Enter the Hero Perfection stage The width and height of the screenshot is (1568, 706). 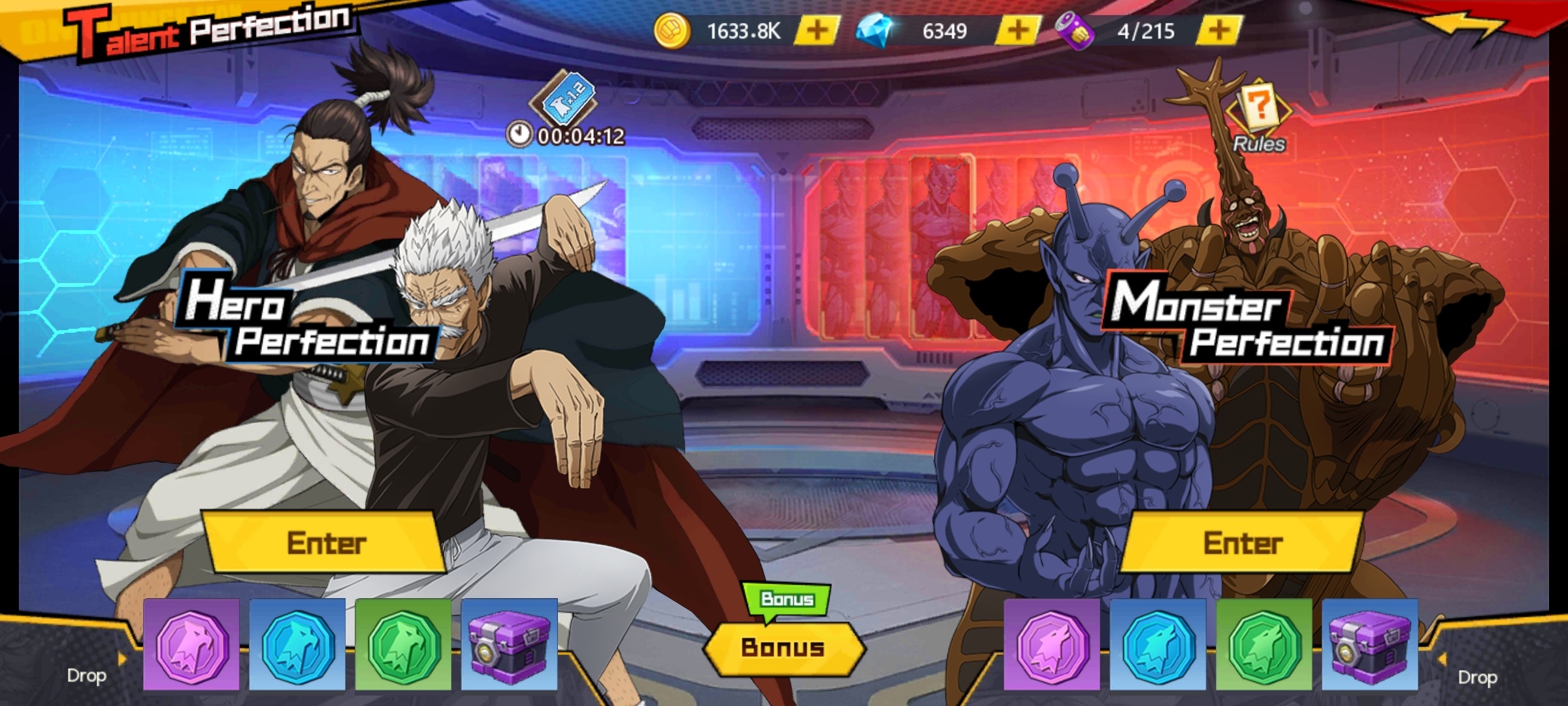pos(325,543)
